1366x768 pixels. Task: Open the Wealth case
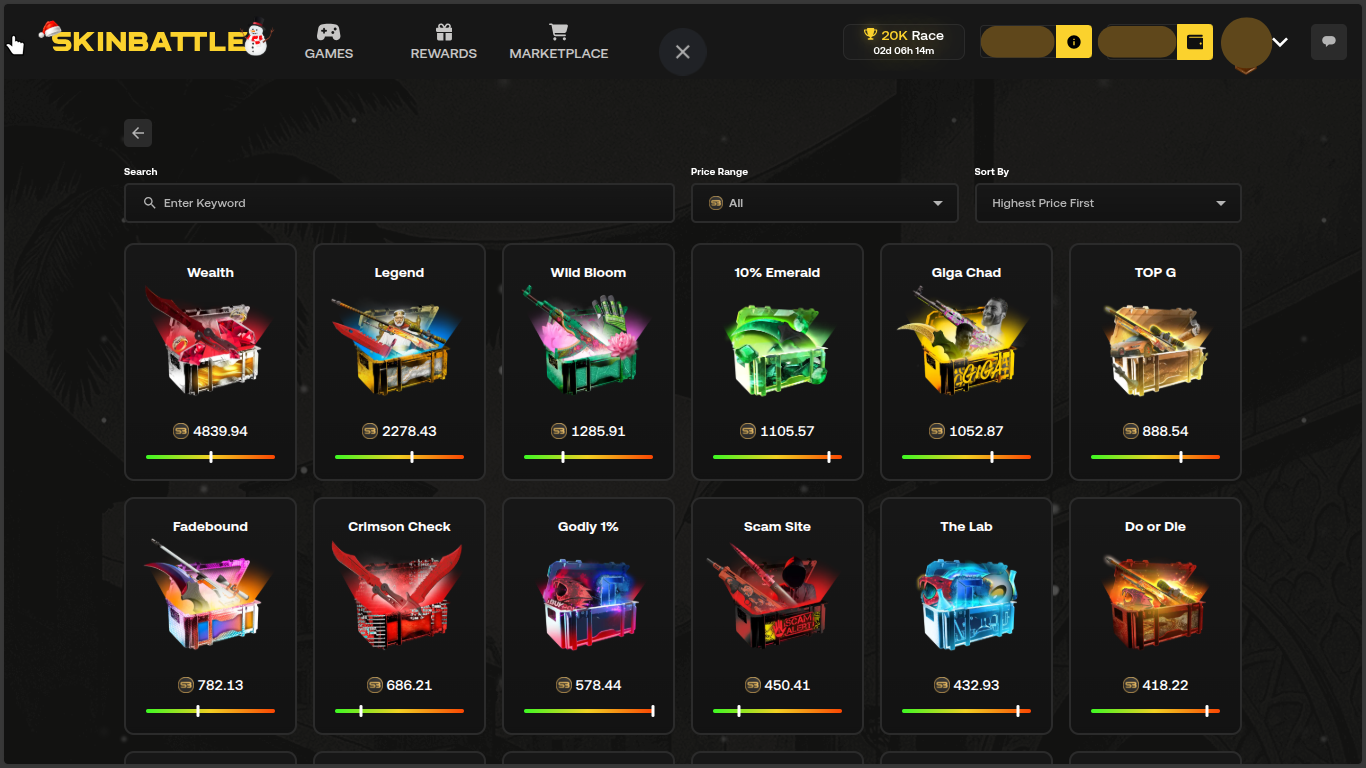pyautogui.click(x=209, y=361)
